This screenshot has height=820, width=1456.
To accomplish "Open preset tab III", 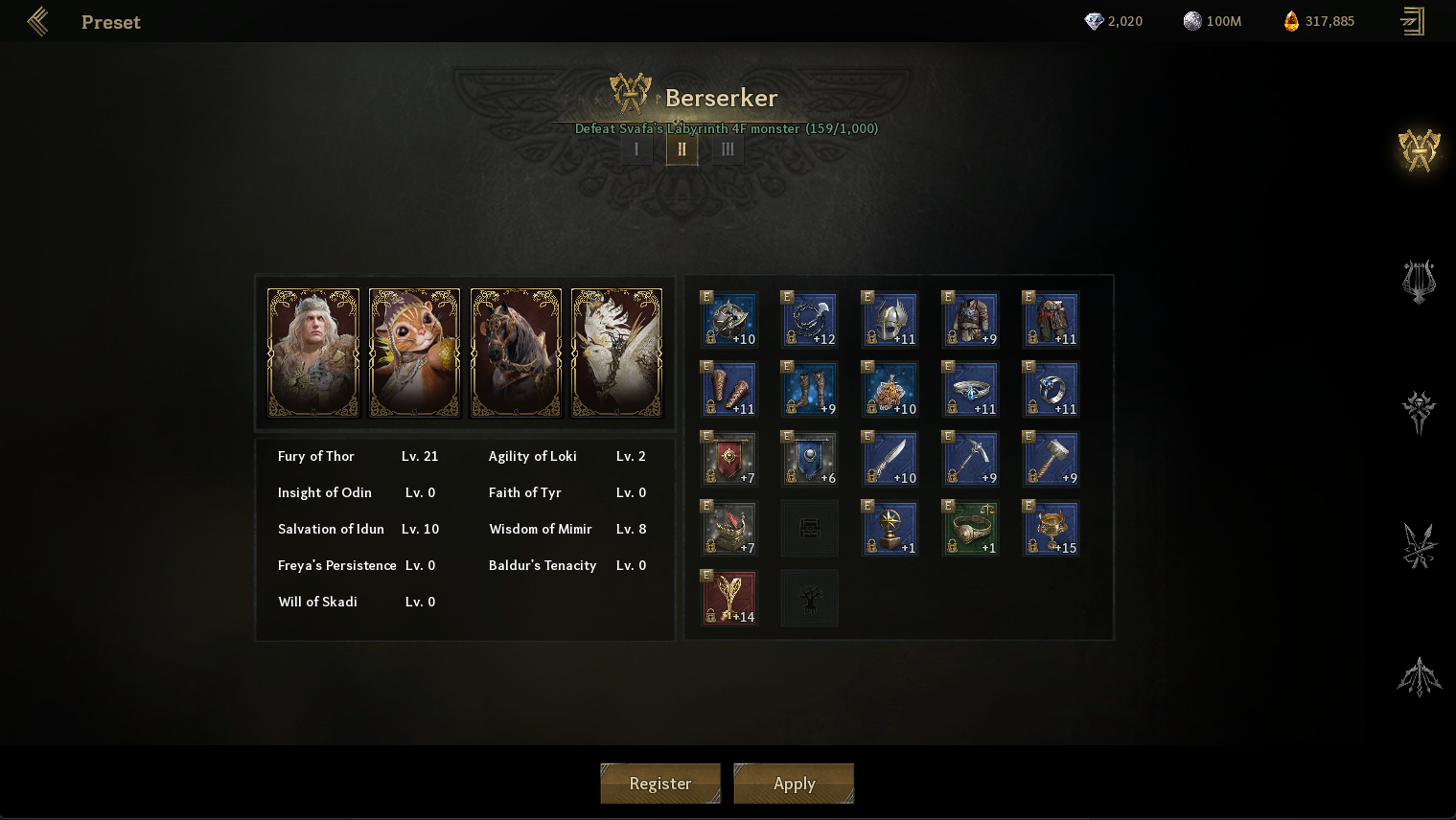I will (728, 149).
